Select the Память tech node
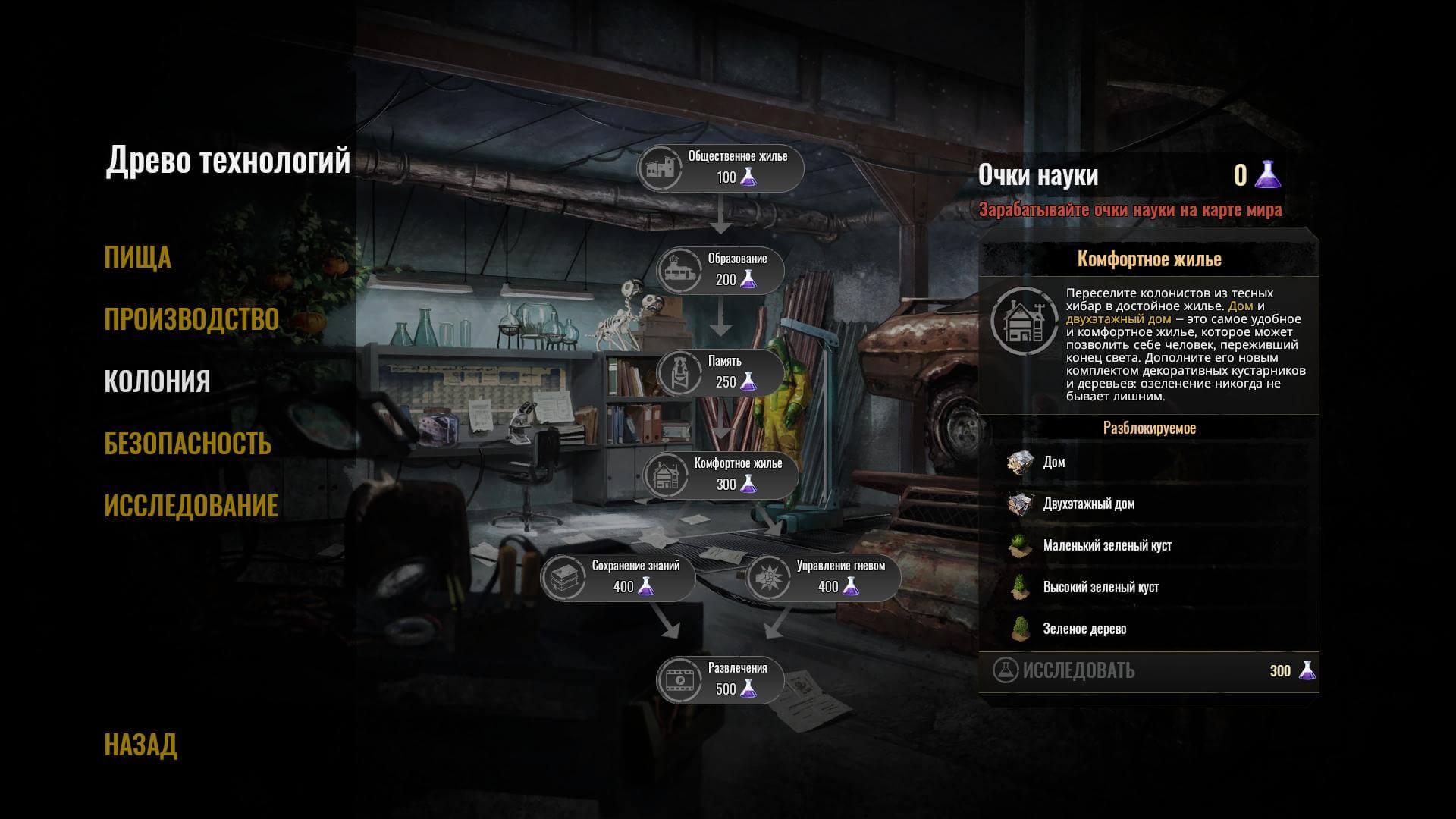This screenshot has width=1456, height=819. (x=720, y=373)
